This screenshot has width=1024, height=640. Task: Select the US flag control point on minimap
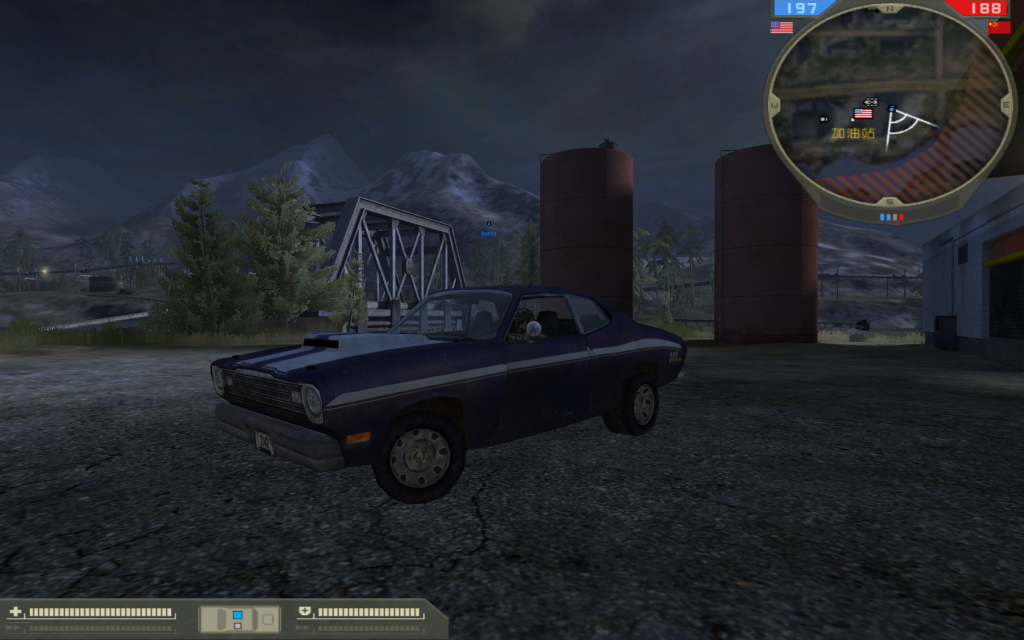coord(862,113)
